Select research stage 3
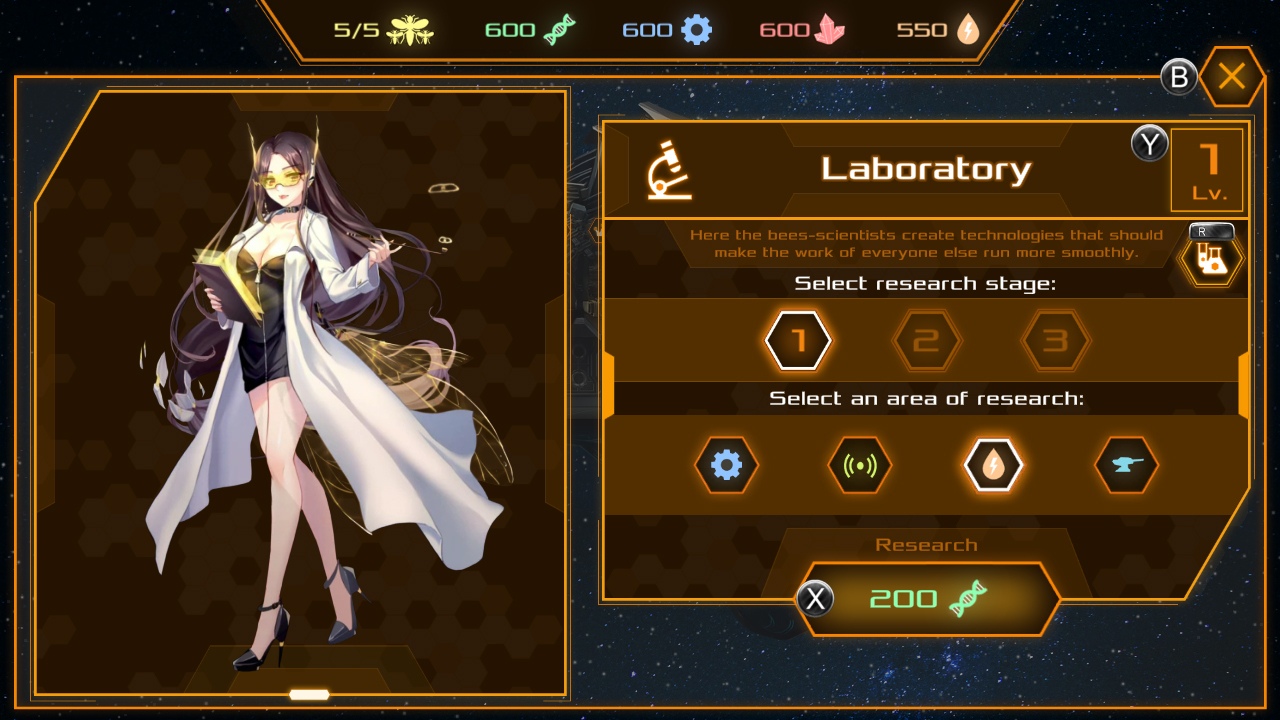1280x720 pixels. [x=1055, y=340]
